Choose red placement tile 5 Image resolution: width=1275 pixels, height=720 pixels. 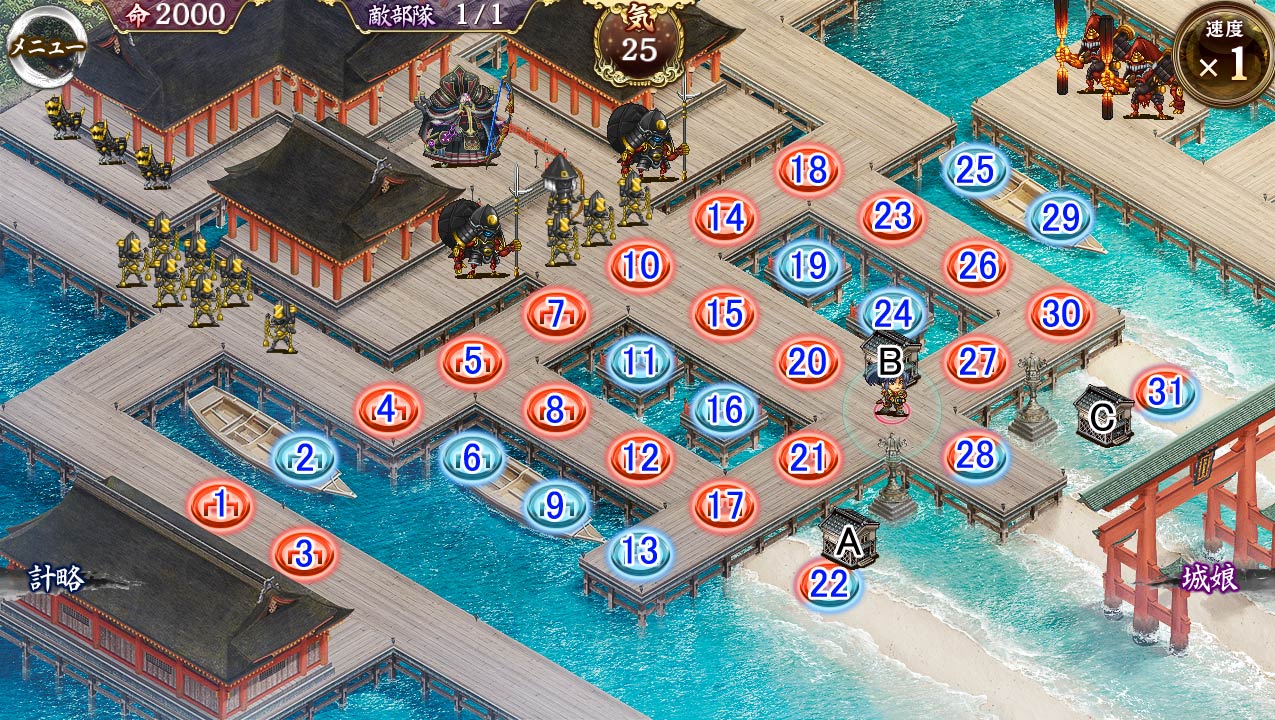click(473, 360)
